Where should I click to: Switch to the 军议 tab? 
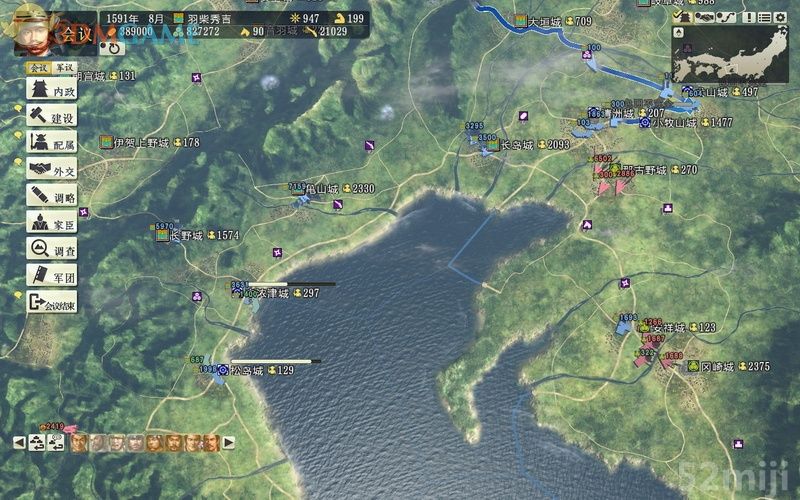[64, 68]
